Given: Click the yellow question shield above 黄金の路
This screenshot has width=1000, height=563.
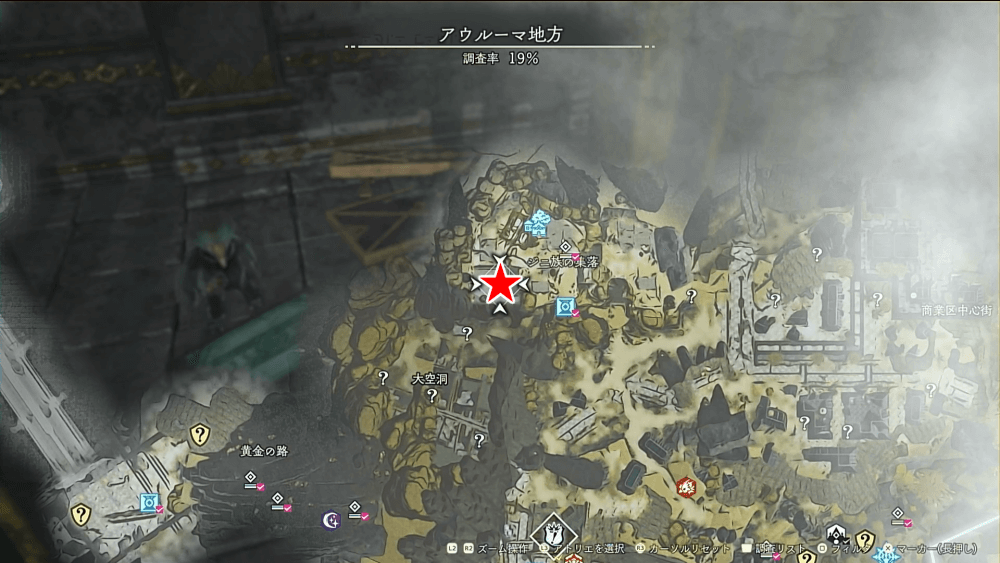Looking at the screenshot, I should (200, 434).
